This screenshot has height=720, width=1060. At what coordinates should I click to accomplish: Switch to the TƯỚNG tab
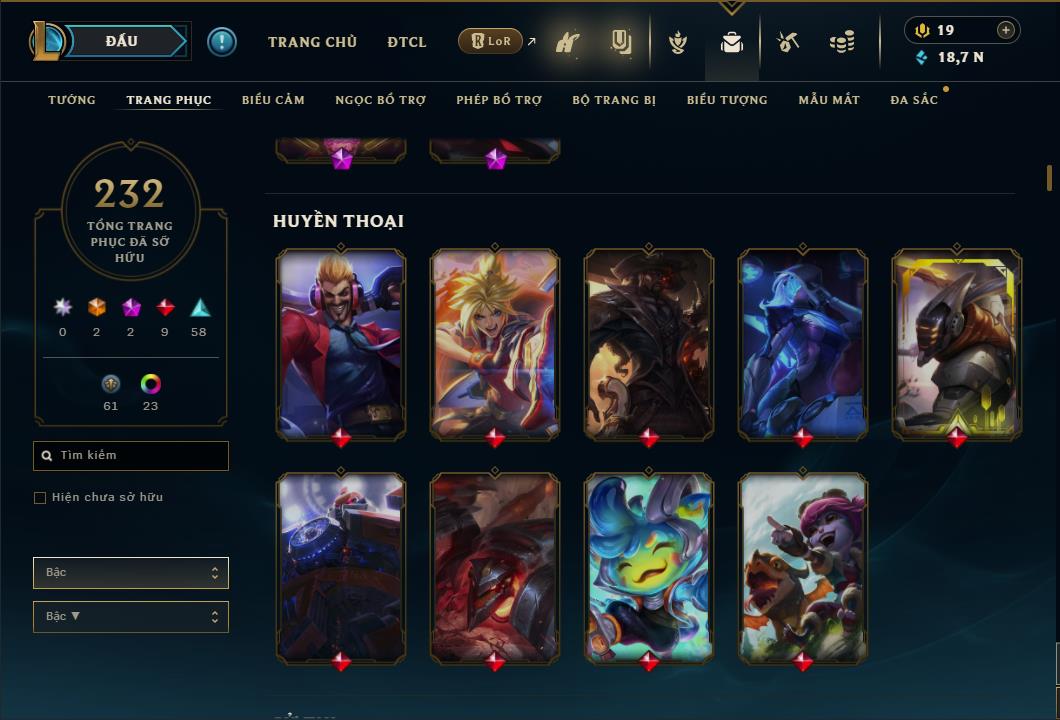tap(72, 100)
